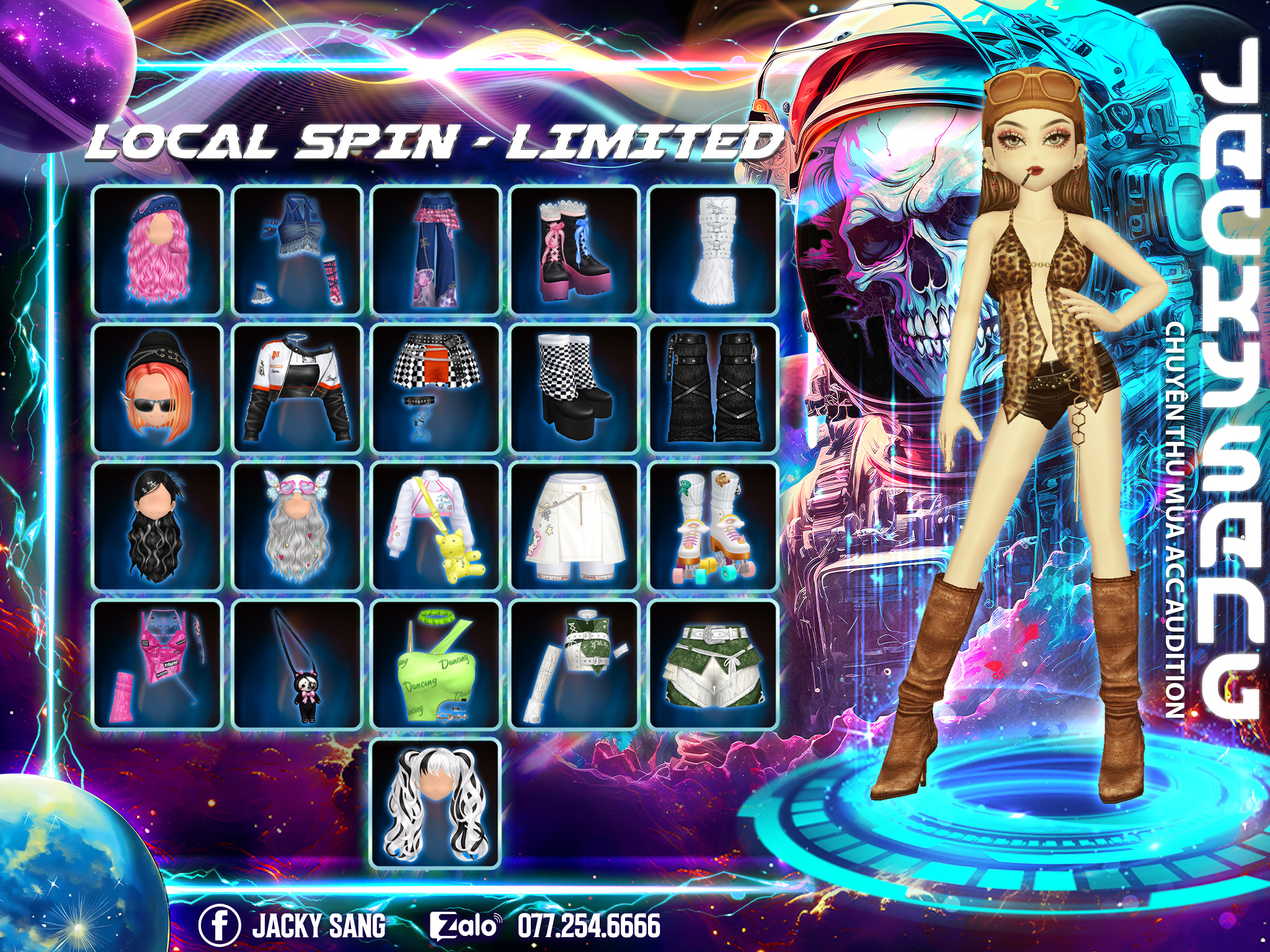Choose the orange hair with black beanie
Viewport: 1270px width, 952px height.
point(158,388)
